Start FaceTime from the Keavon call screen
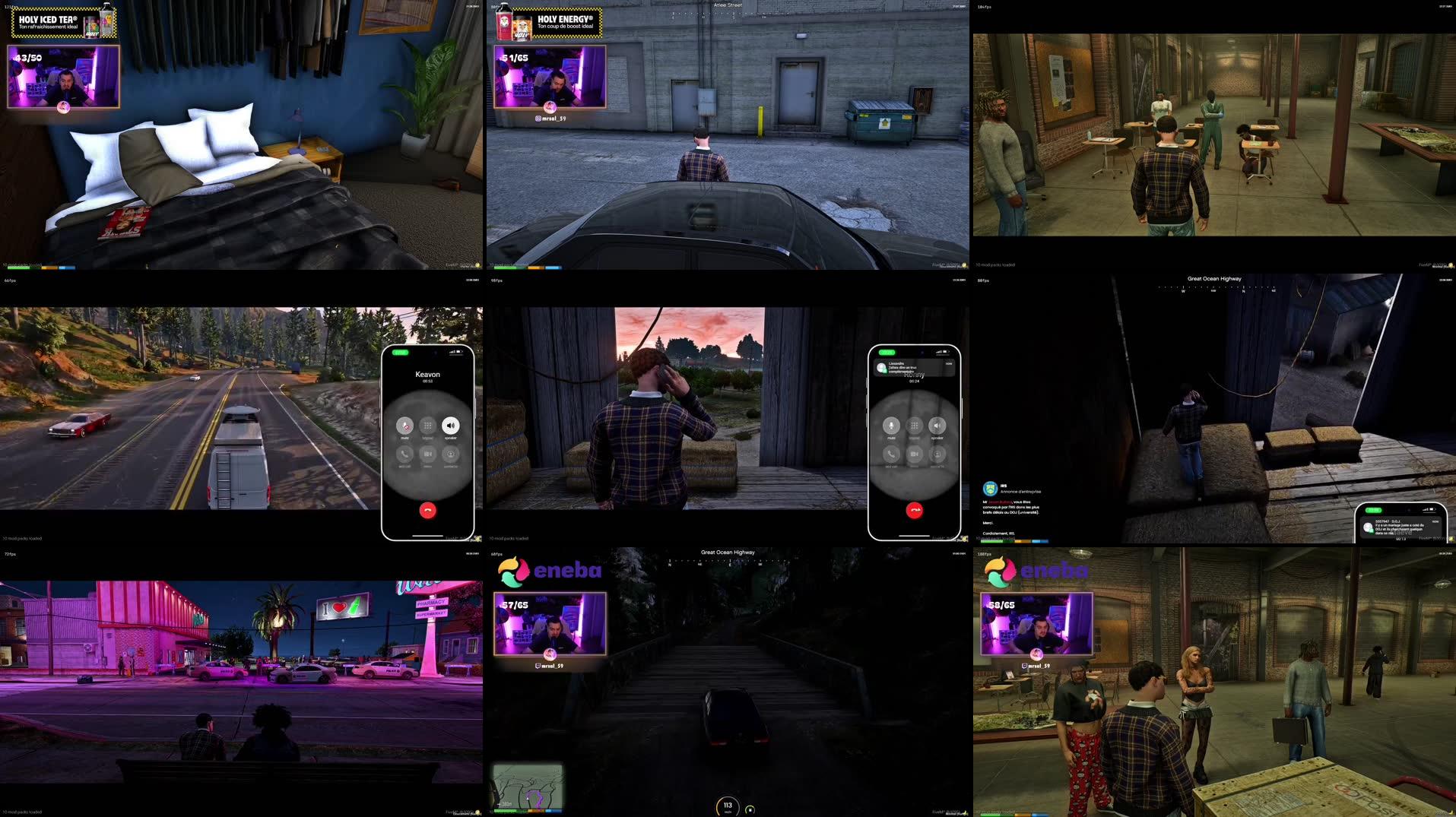 point(427,454)
